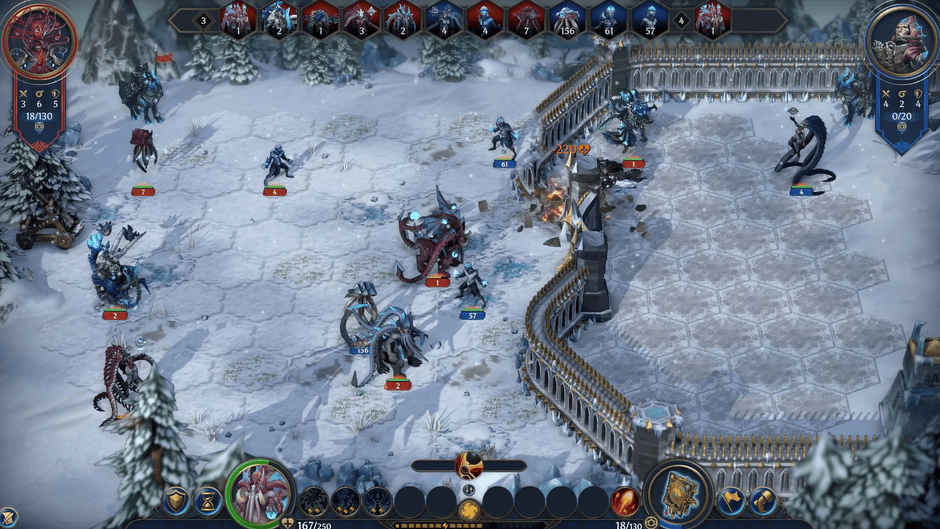Click the hammer icon button
This screenshot has width=940, height=529.
tap(763, 499)
